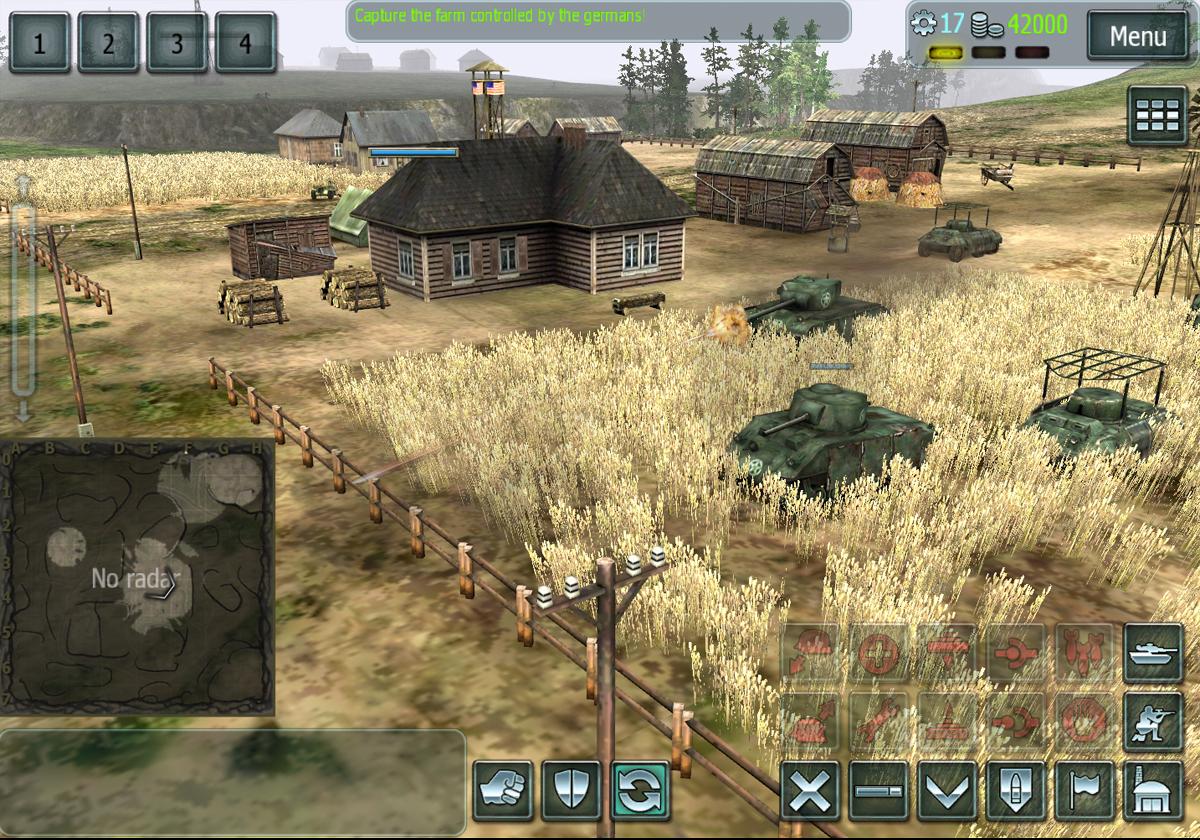The width and height of the screenshot is (1200, 840).
Task: Select the bullet shield ammo button
Action: click(x=1016, y=792)
